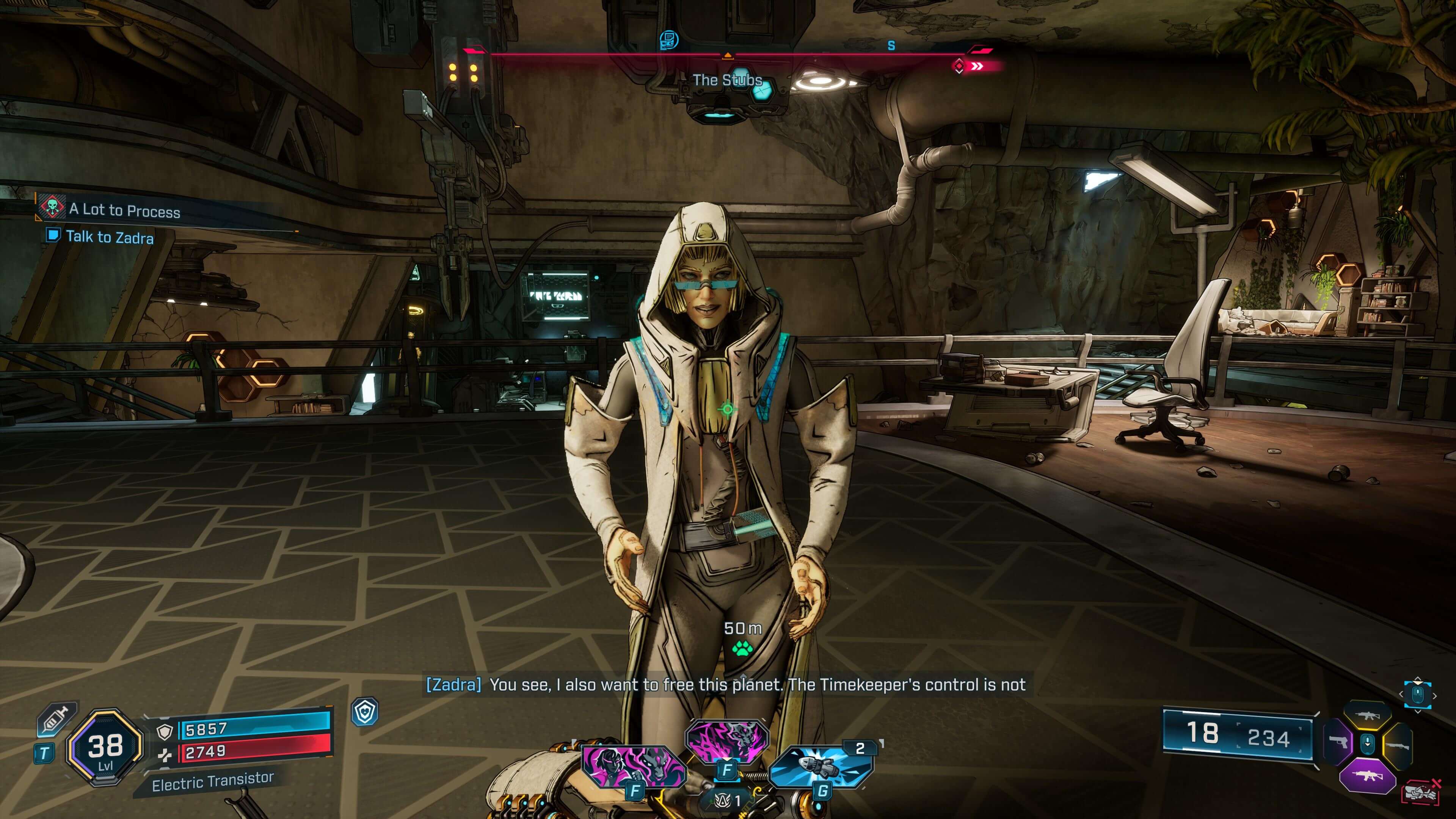Image resolution: width=1456 pixels, height=819 pixels.
Task: Click the terminal marker on the compass
Action: tap(668, 39)
